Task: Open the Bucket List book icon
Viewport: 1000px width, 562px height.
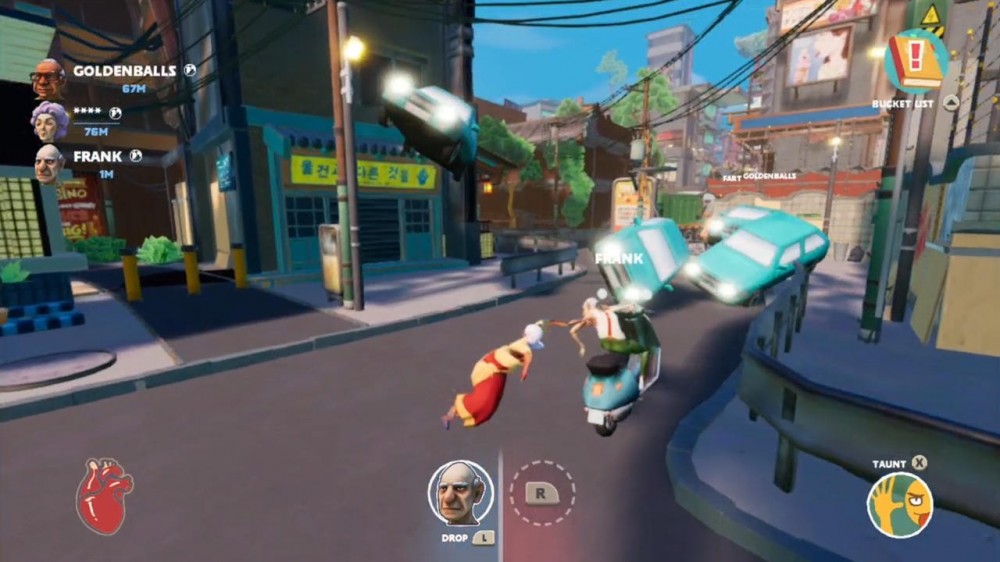Action: [x=916, y=61]
